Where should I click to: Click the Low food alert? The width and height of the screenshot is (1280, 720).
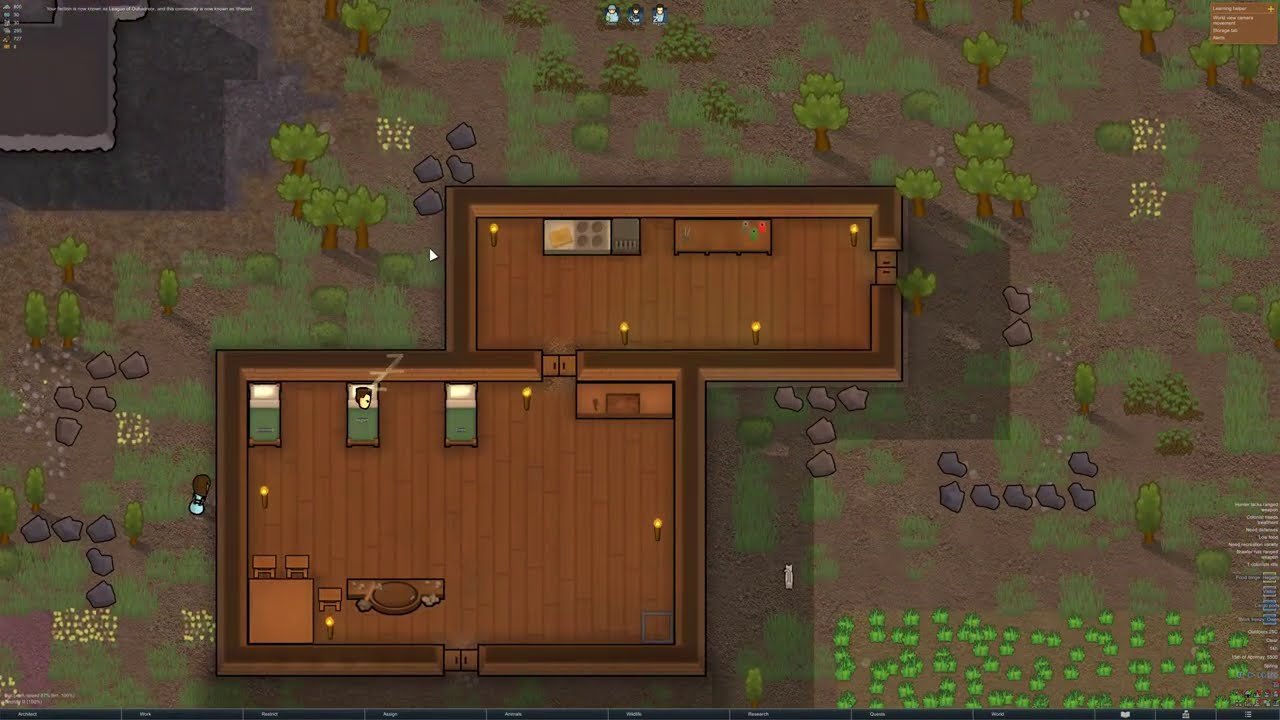point(1264,537)
